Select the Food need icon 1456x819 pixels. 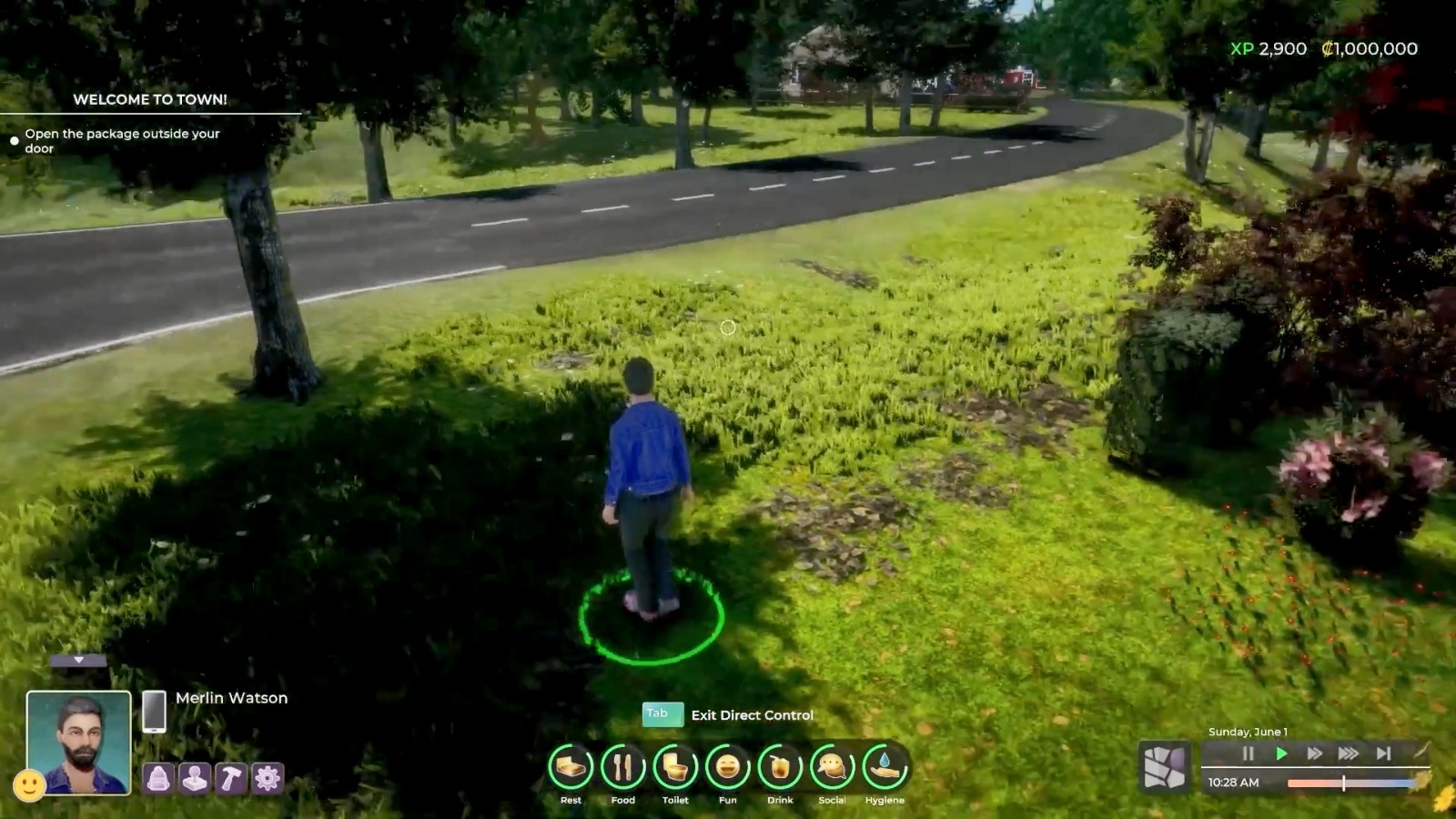pos(623,767)
